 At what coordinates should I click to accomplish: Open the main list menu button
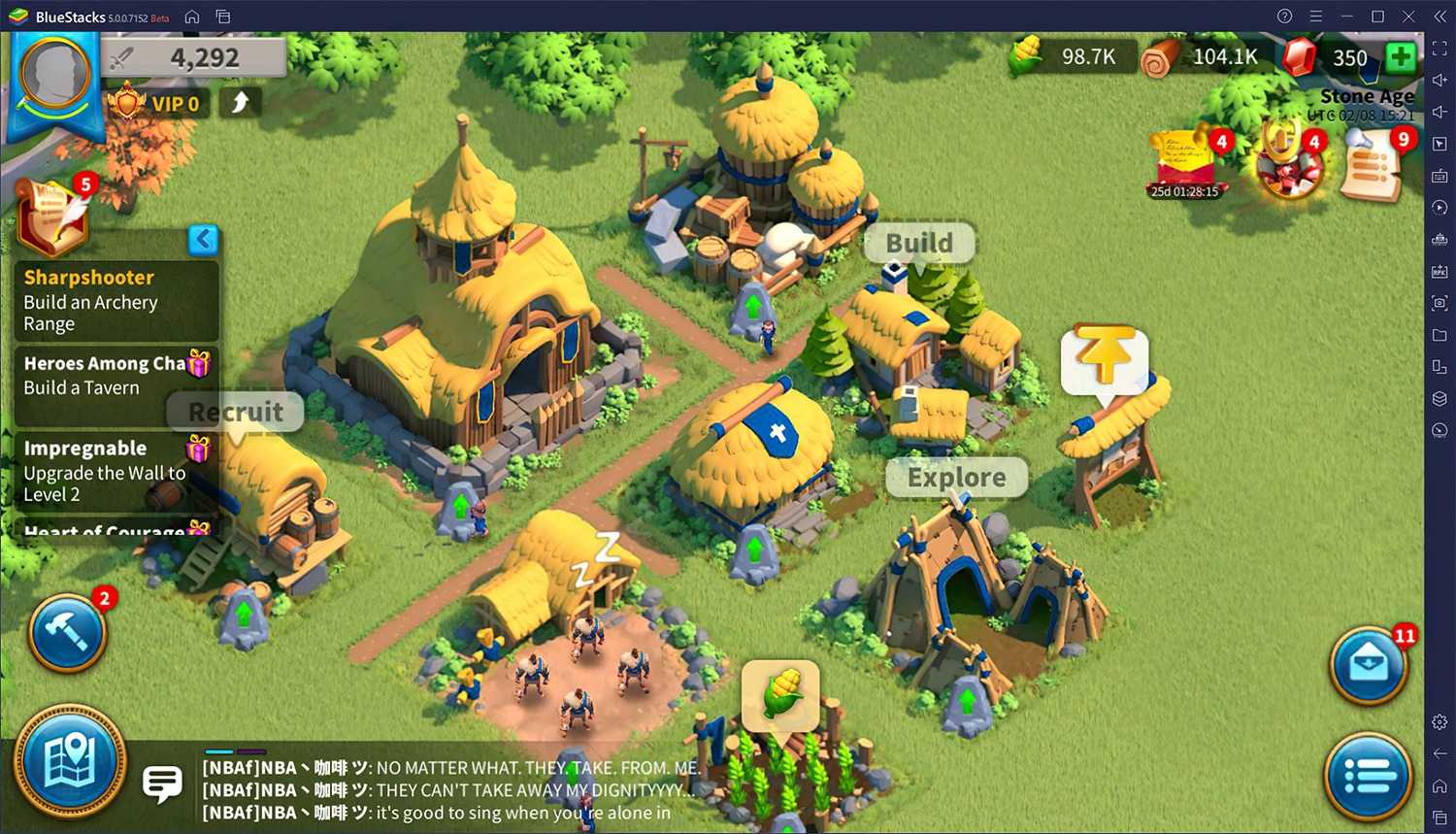coord(1369,776)
